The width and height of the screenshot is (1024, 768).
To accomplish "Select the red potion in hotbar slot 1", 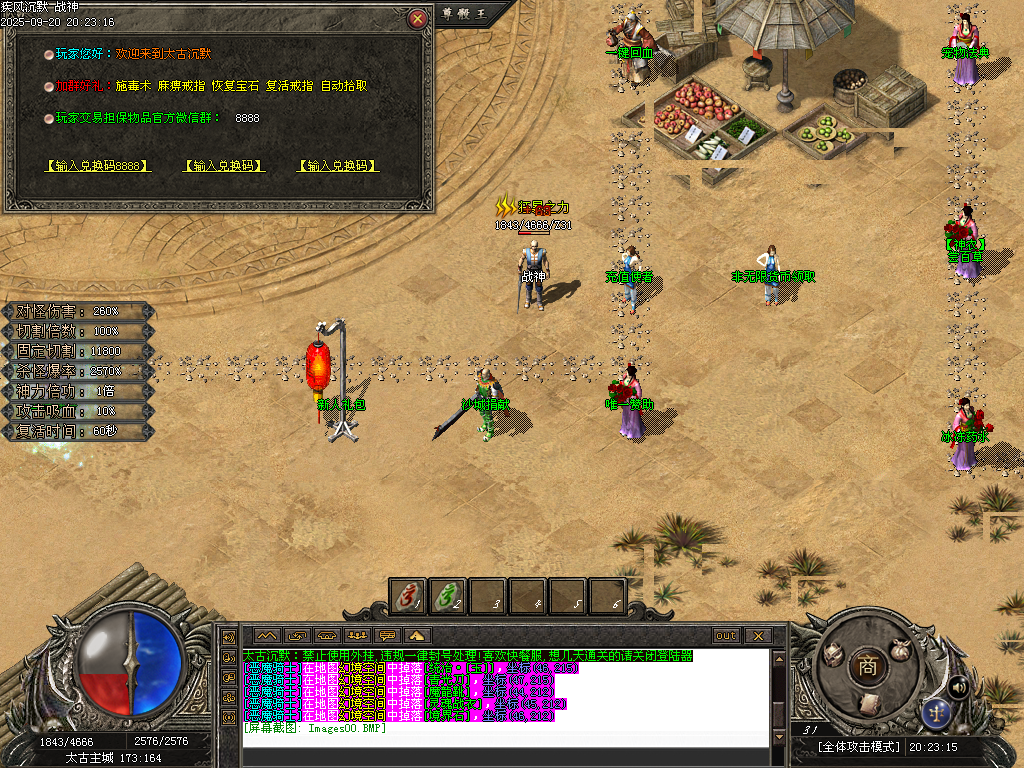I will pyautogui.click(x=408, y=597).
